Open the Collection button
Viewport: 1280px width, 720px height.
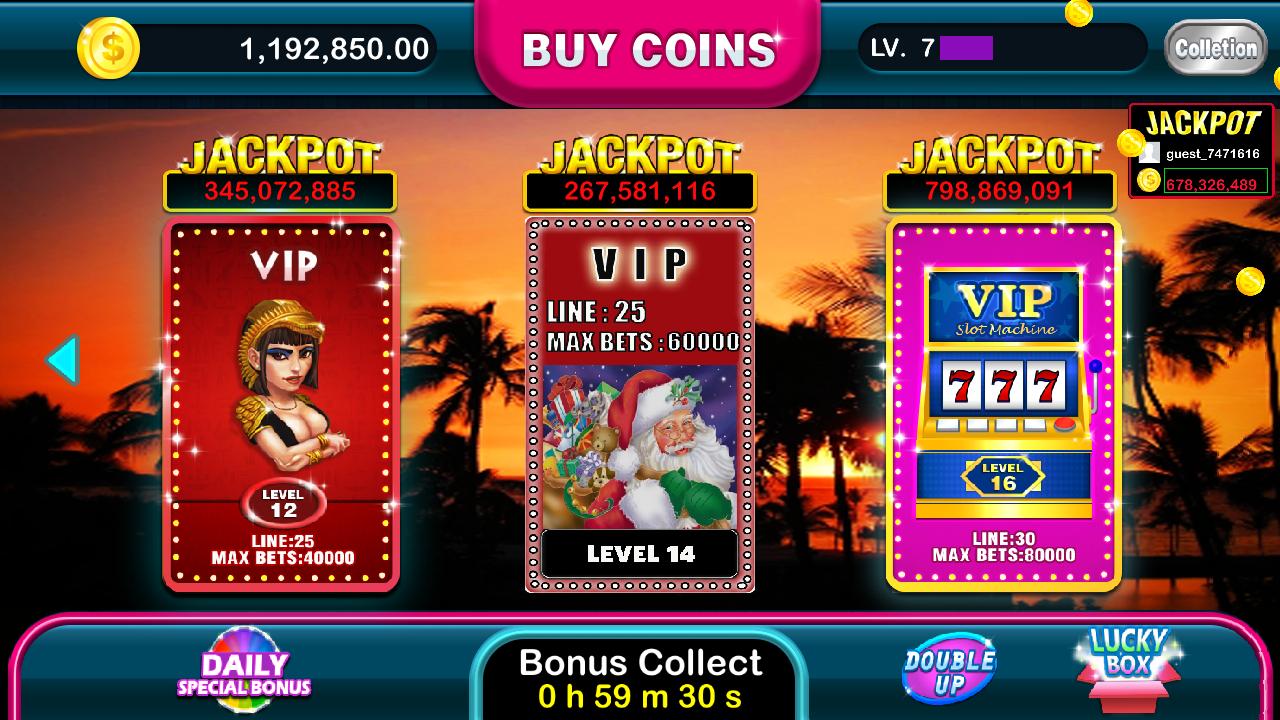click(x=1216, y=47)
